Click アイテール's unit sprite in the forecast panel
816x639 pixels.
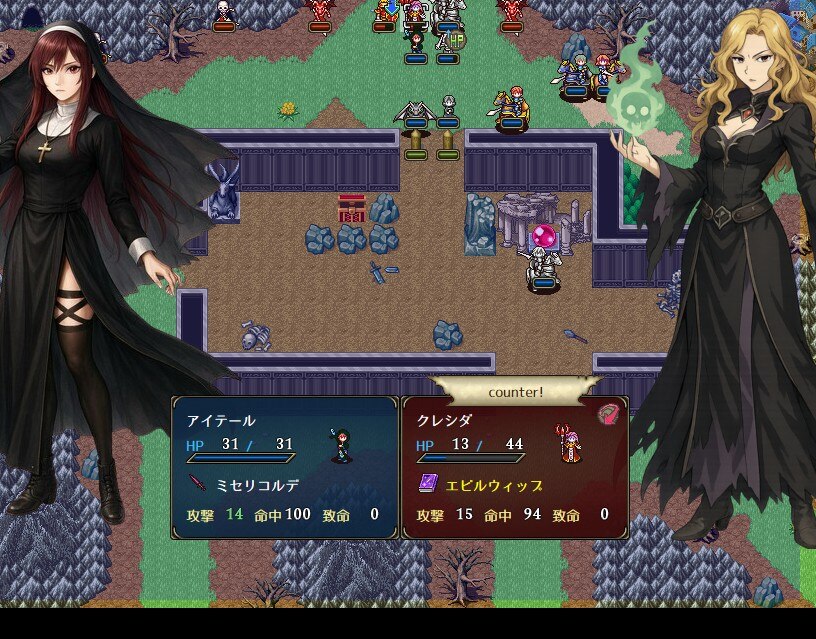342,444
